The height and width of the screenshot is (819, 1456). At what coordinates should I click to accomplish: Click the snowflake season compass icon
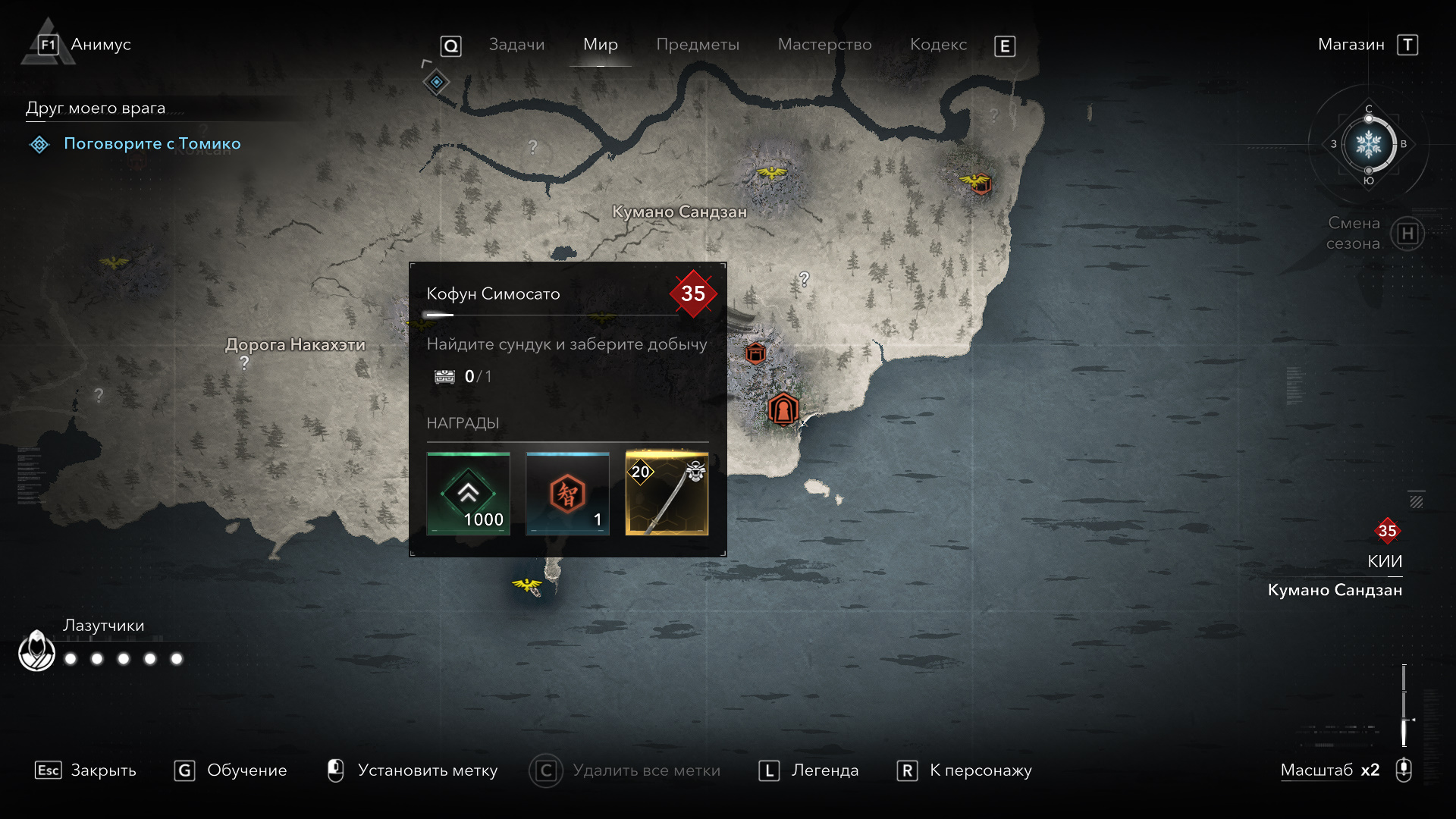(1368, 144)
